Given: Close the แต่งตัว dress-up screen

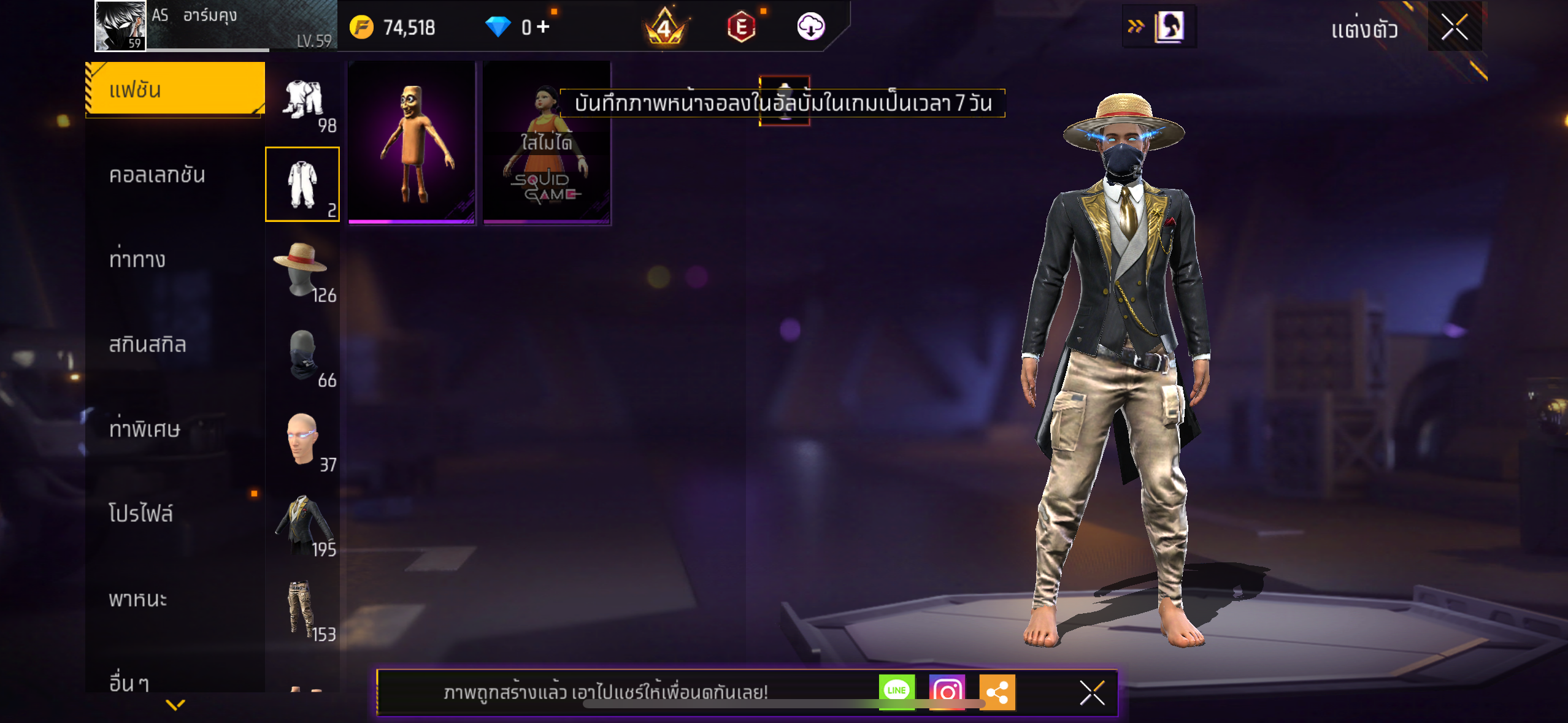Looking at the screenshot, I should pos(1454,28).
